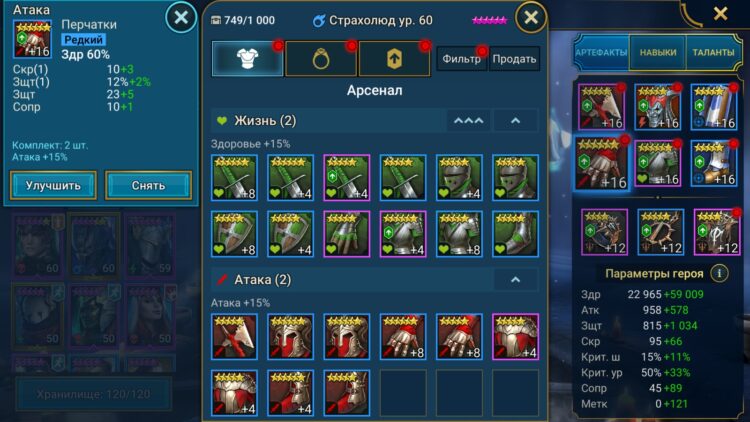Select the Артефакты tab
Viewport: 750px width, 422px height.
(602, 52)
